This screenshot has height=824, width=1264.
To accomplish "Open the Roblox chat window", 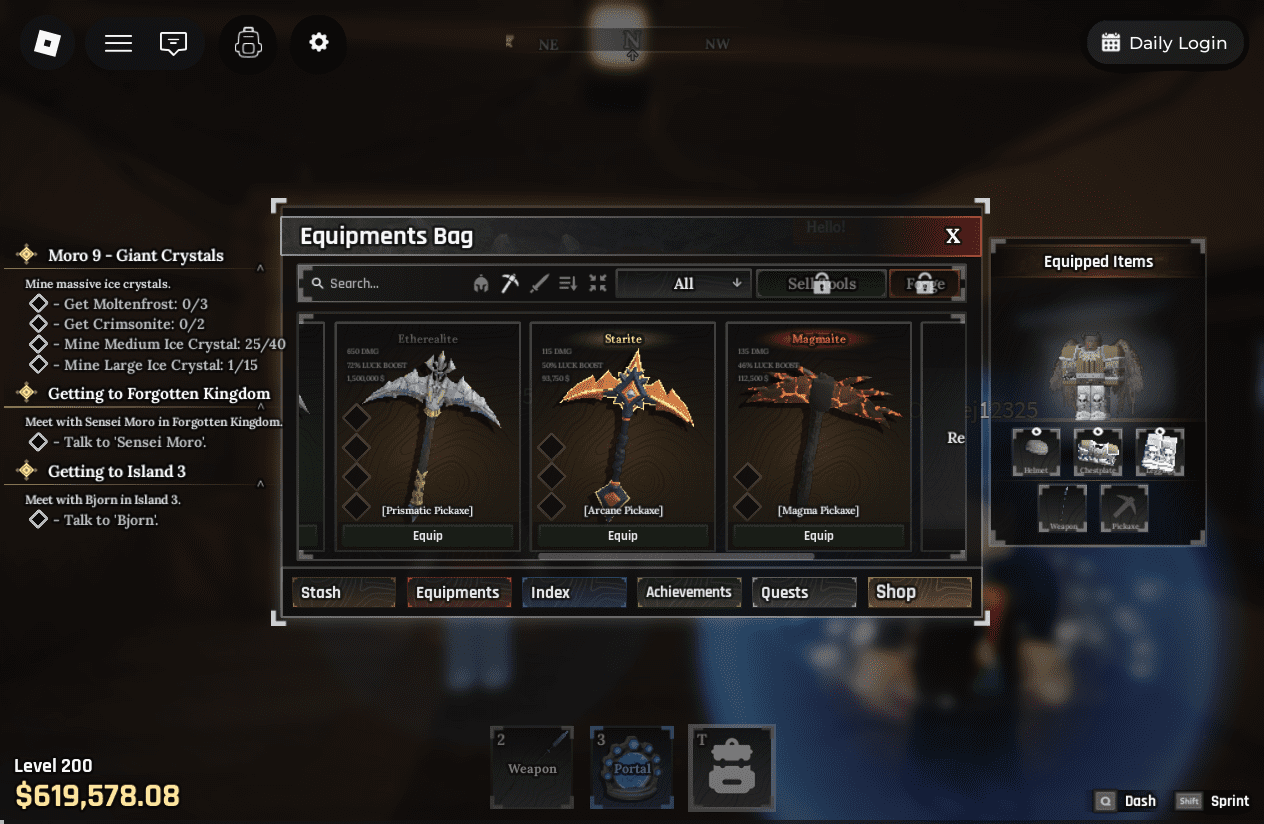I will tap(173, 43).
